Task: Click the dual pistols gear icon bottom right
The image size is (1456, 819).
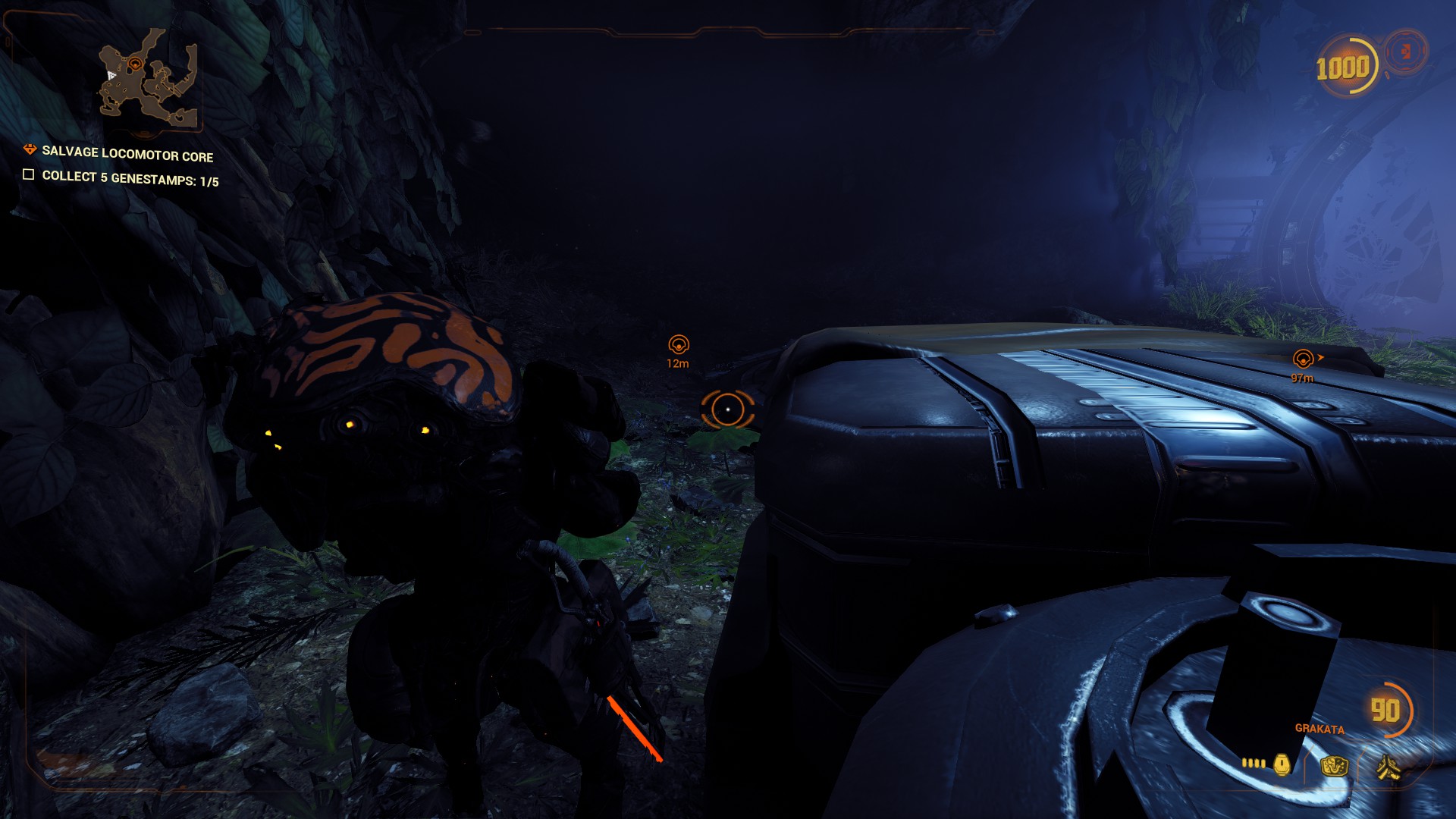Action: tap(1389, 768)
